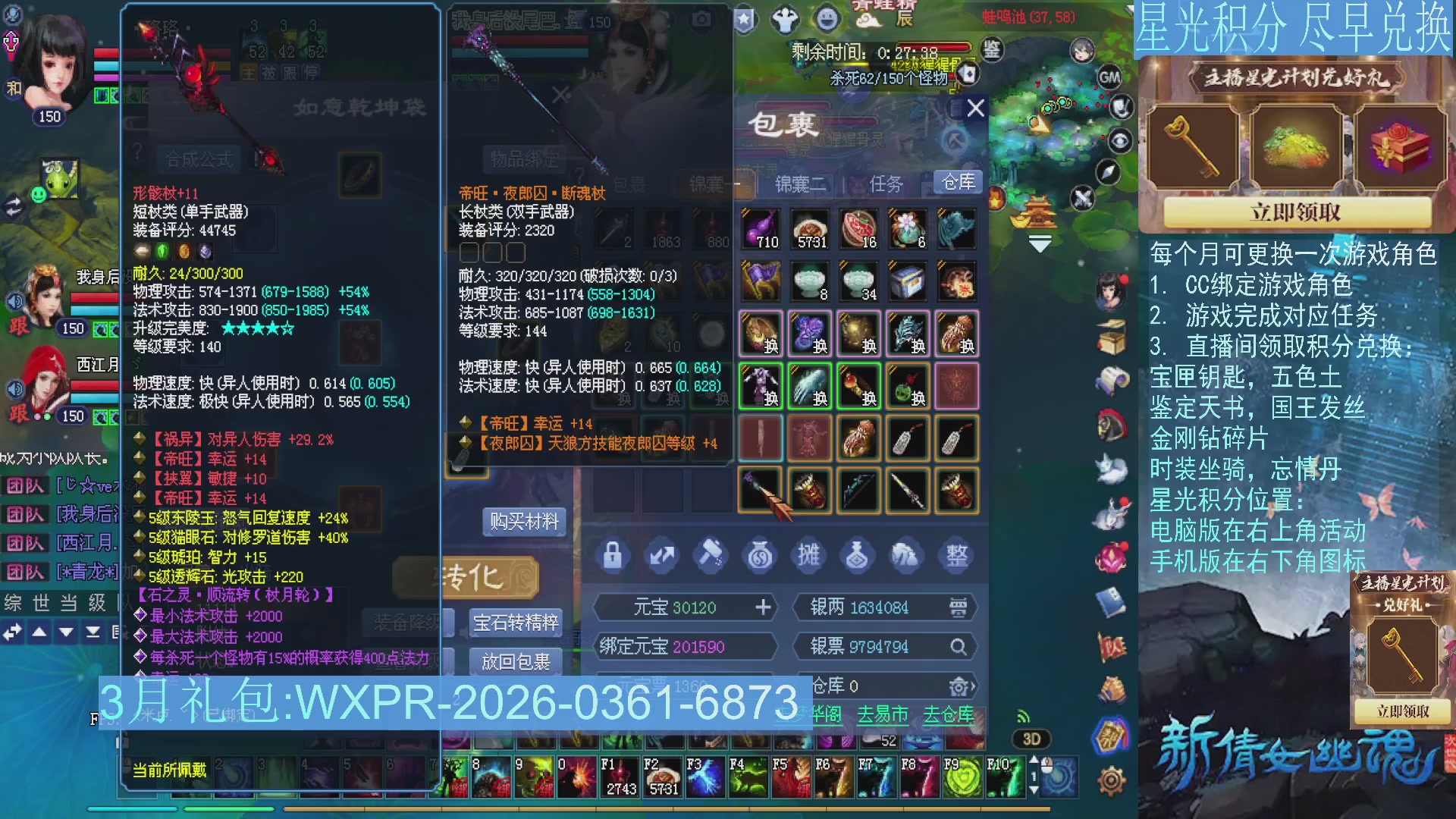Select the lock icon in the bag toolbar
1456x819 pixels.
tap(613, 555)
